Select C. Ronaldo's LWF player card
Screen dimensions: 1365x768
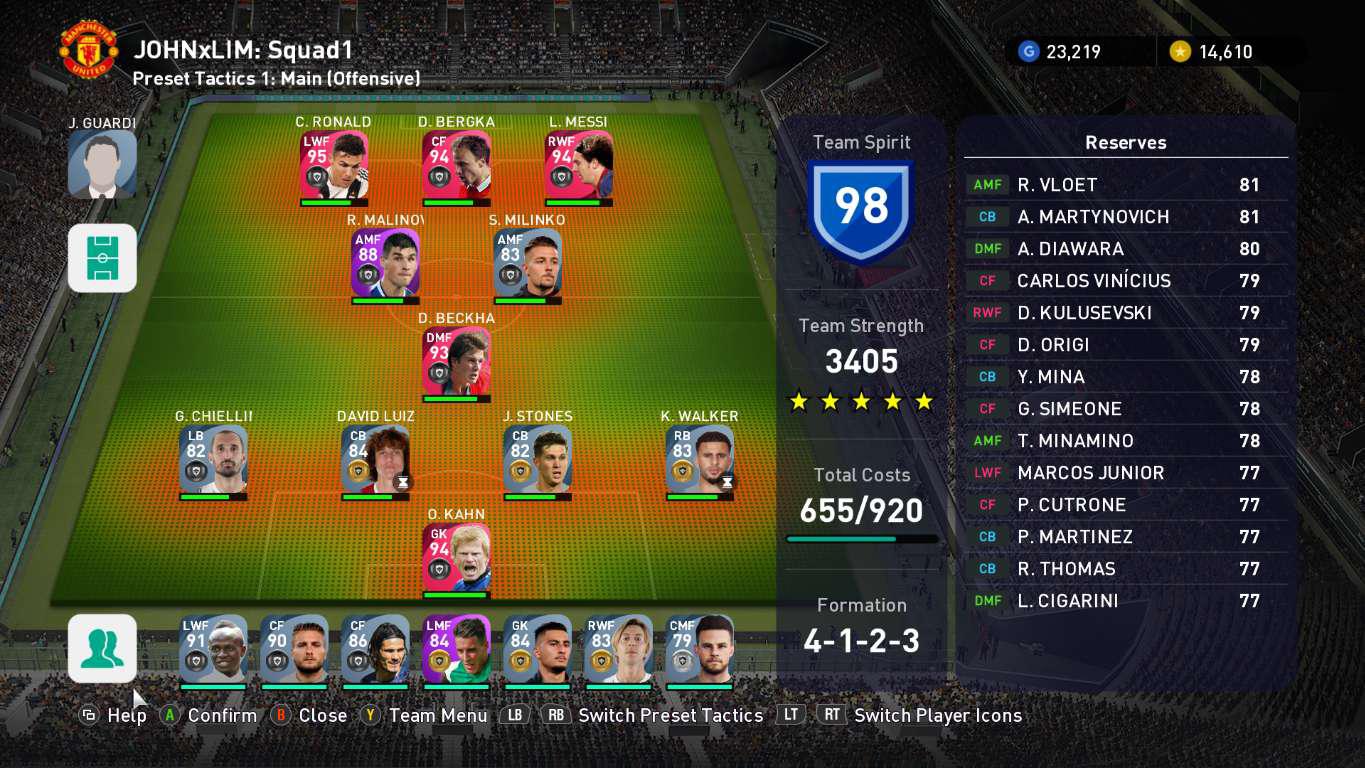coord(334,165)
